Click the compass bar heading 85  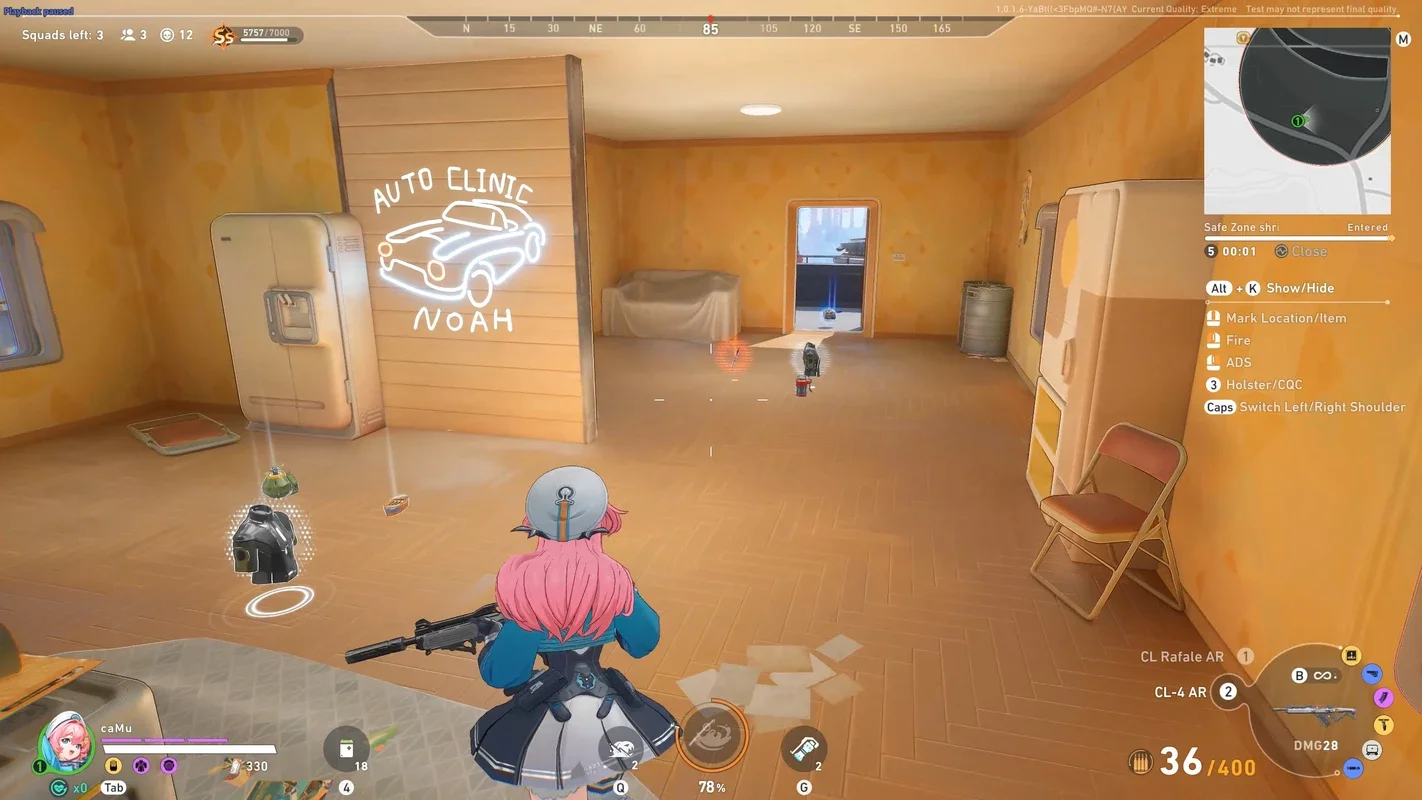710,29
